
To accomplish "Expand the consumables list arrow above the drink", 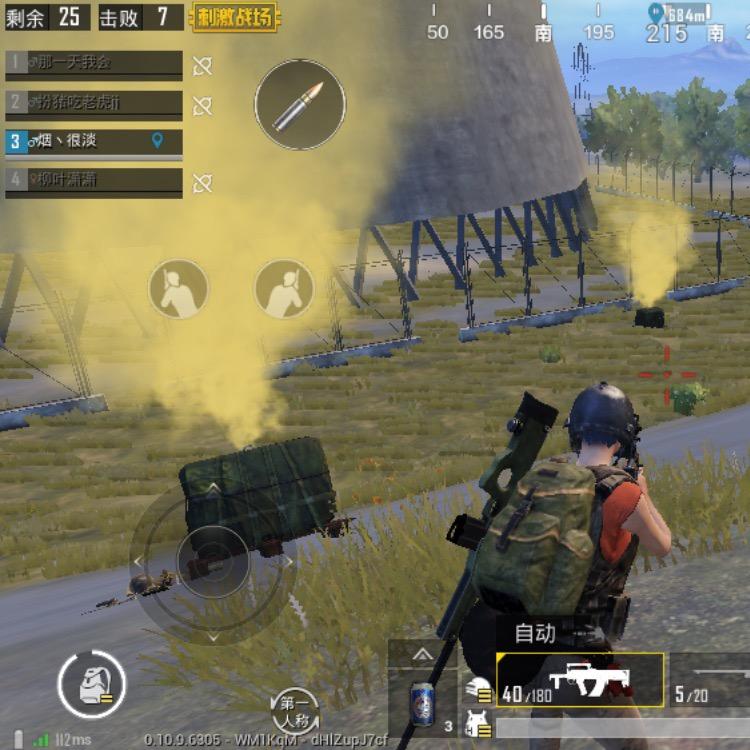I will [423, 655].
